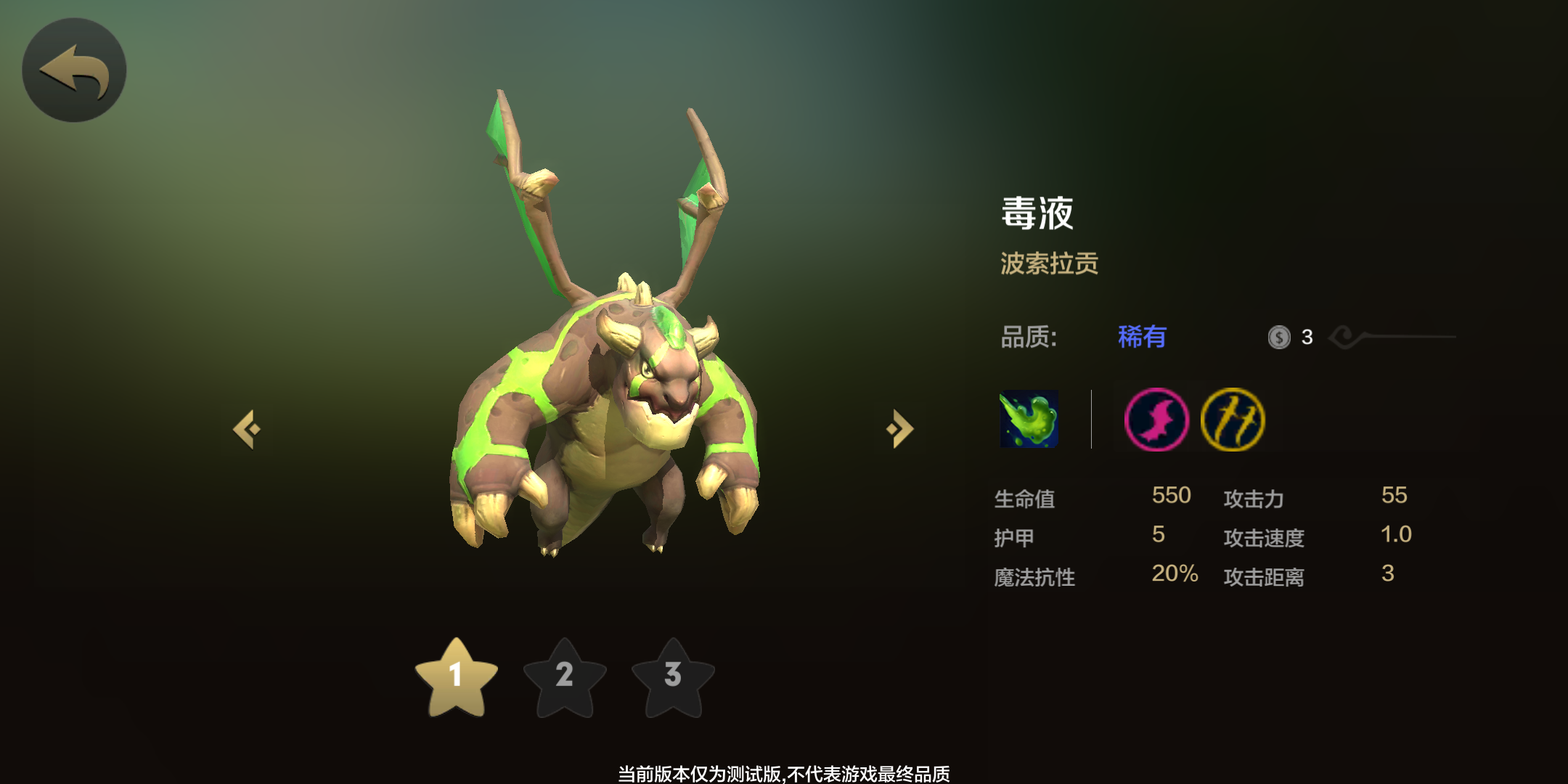The width and height of the screenshot is (1568, 784).
Task: View the yellow twin daggers class icon
Action: point(1233,420)
